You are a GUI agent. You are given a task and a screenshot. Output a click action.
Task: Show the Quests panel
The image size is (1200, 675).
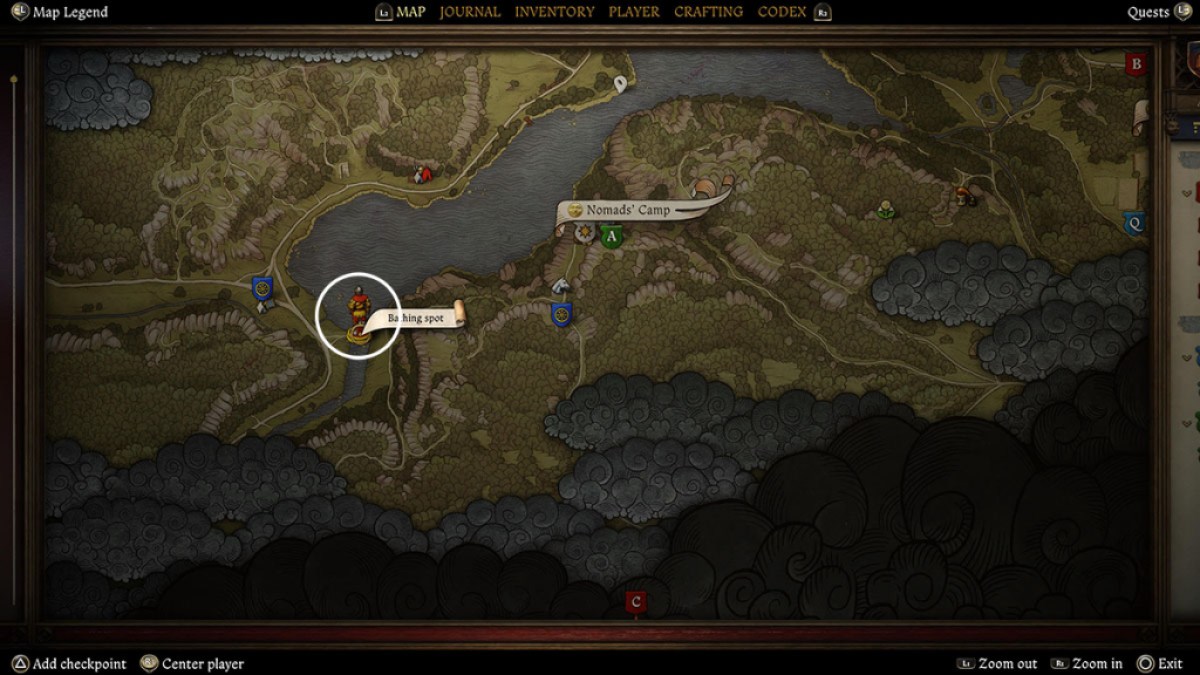pyautogui.click(x=1148, y=12)
